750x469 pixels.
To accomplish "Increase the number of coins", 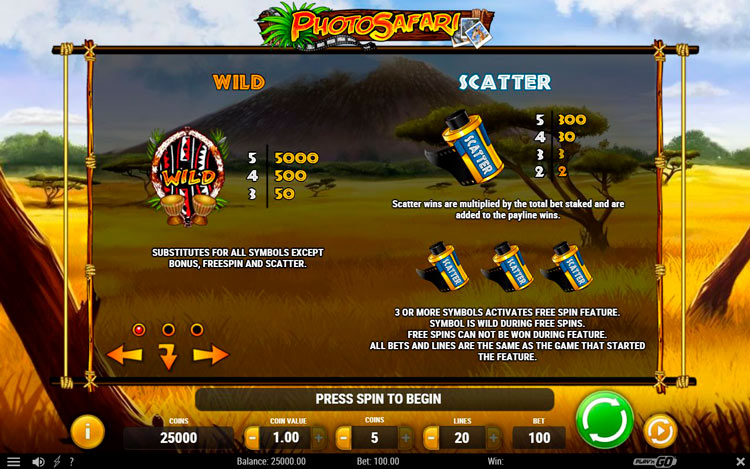I will click(x=406, y=437).
